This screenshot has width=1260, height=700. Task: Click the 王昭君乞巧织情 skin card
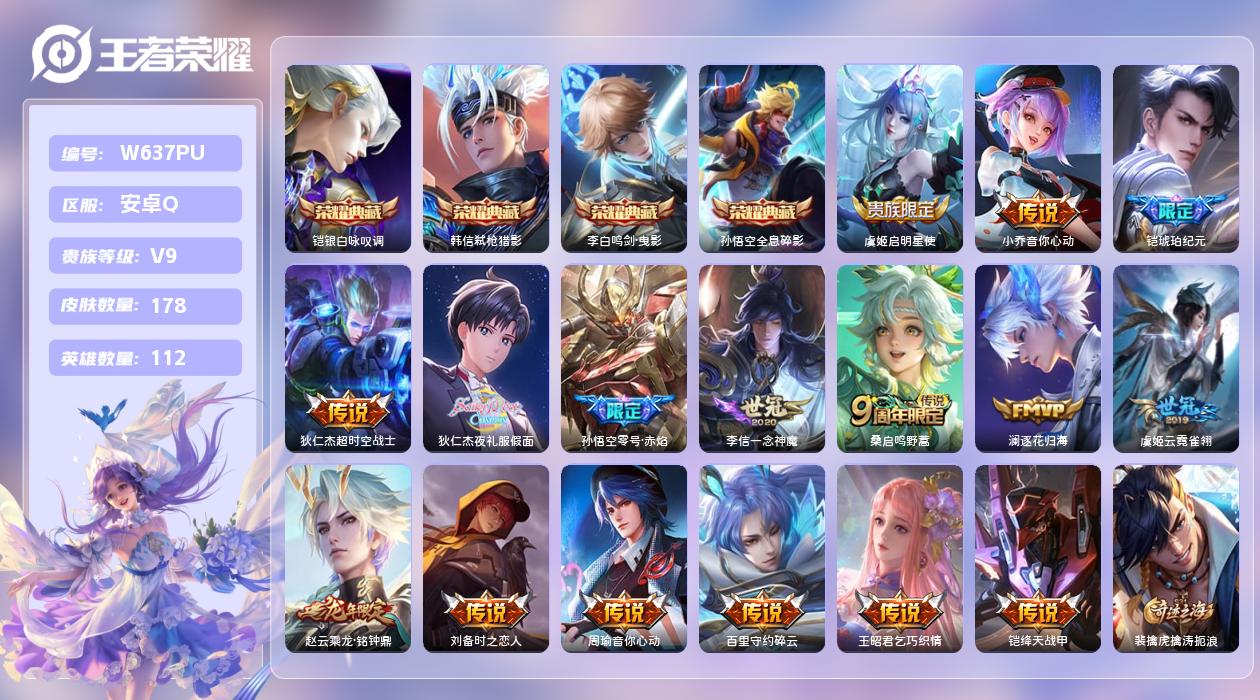[x=900, y=558]
